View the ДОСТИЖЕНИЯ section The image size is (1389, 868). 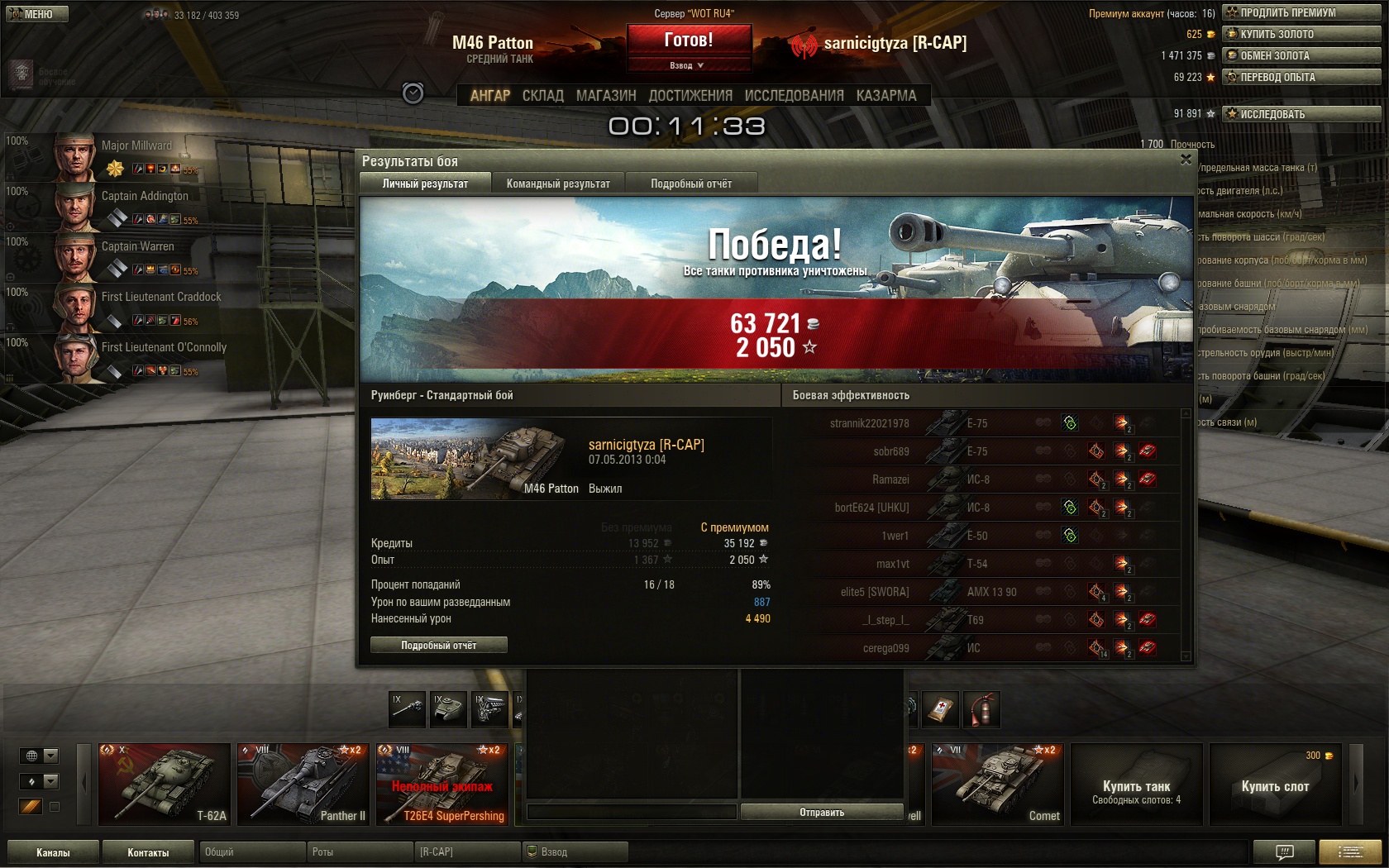click(690, 96)
